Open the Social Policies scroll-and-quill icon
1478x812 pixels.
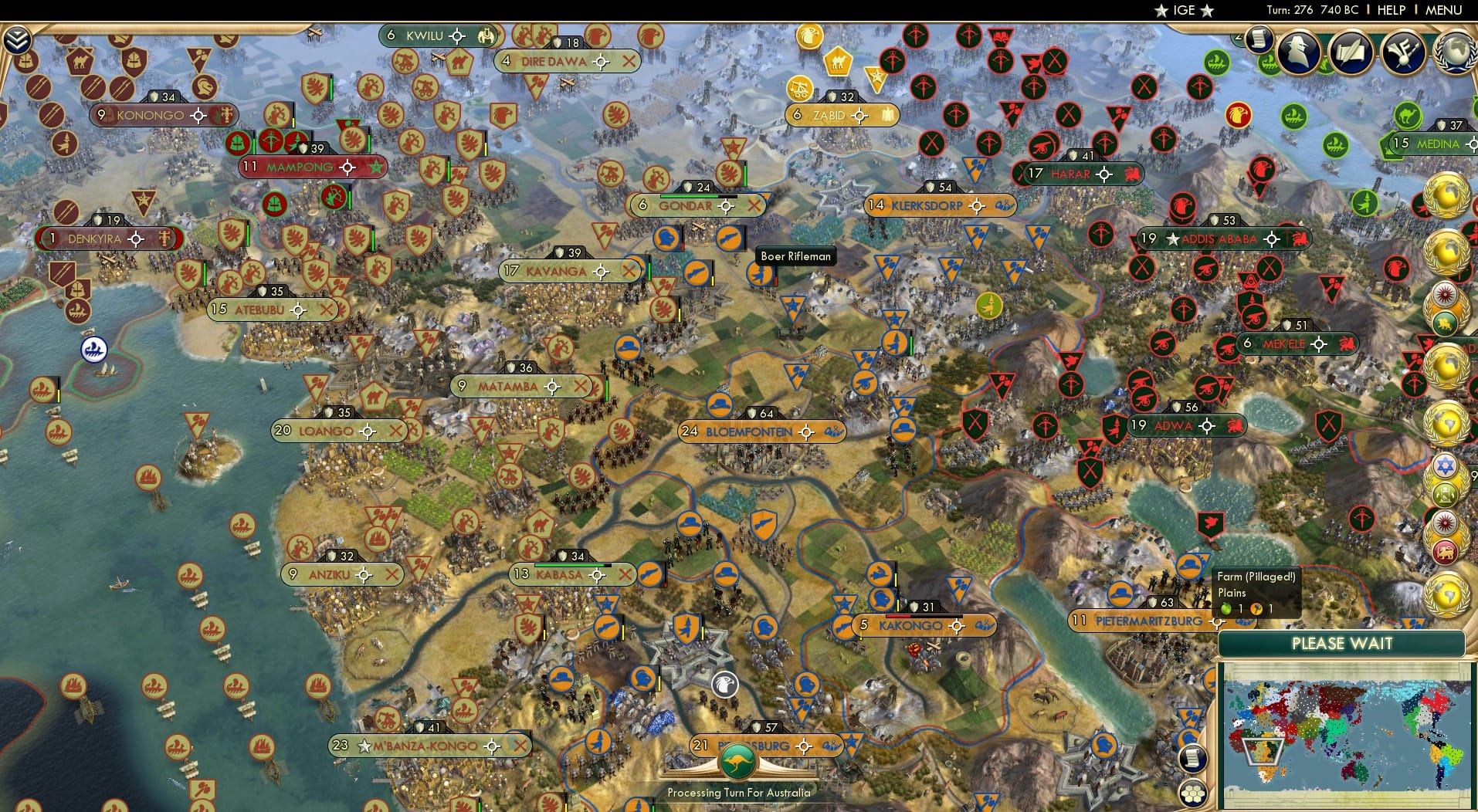[x=1350, y=52]
